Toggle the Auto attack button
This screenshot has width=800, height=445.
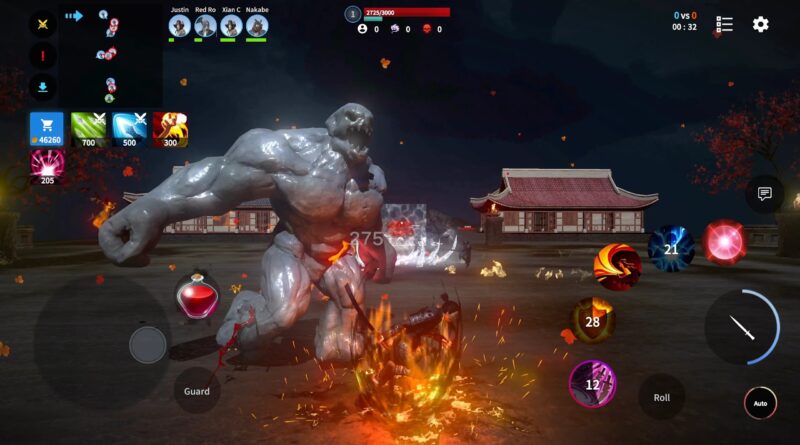click(760, 403)
